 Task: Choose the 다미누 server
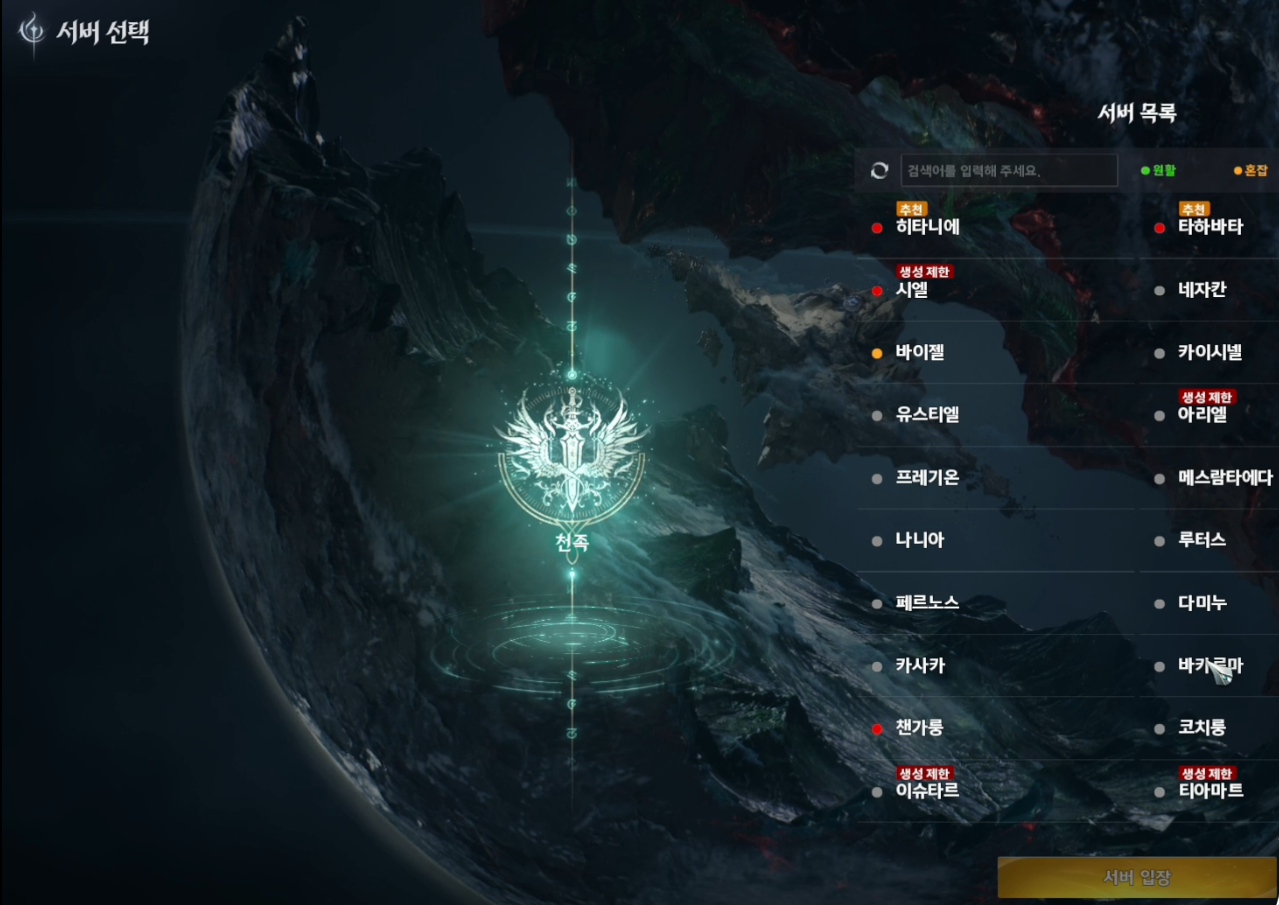click(x=1202, y=603)
